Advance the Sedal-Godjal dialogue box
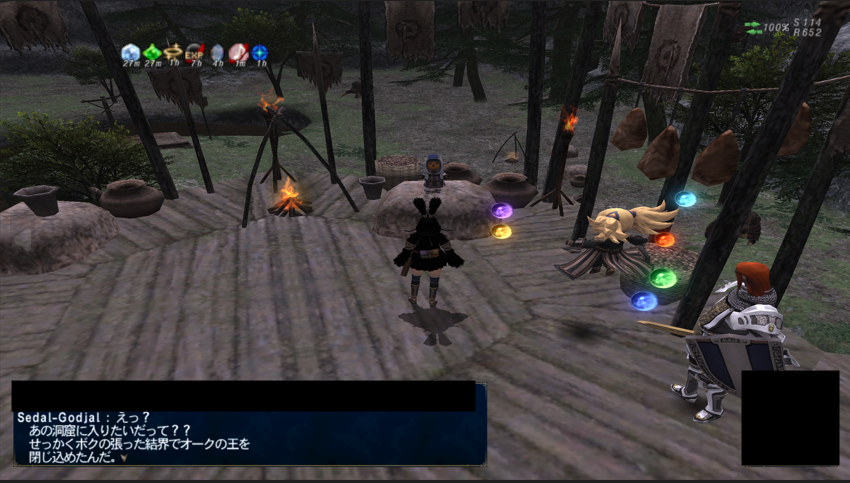This screenshot has height=483, width=850. pyautogui.click(x=250, y=436)
